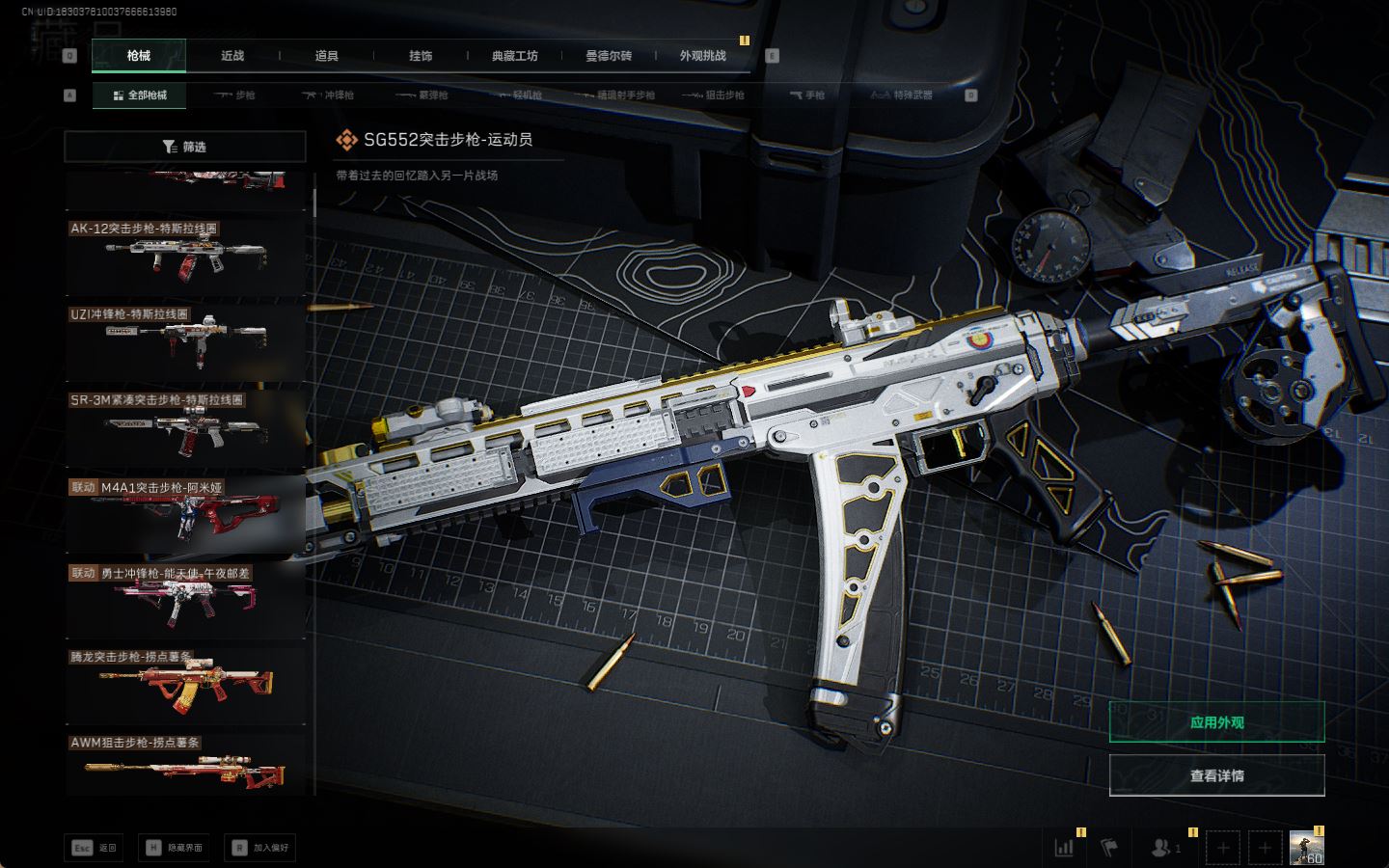Switch to the 曼德尔砖 tab
This screenshot has height=868, width=1389.
[x=609, y=56]
